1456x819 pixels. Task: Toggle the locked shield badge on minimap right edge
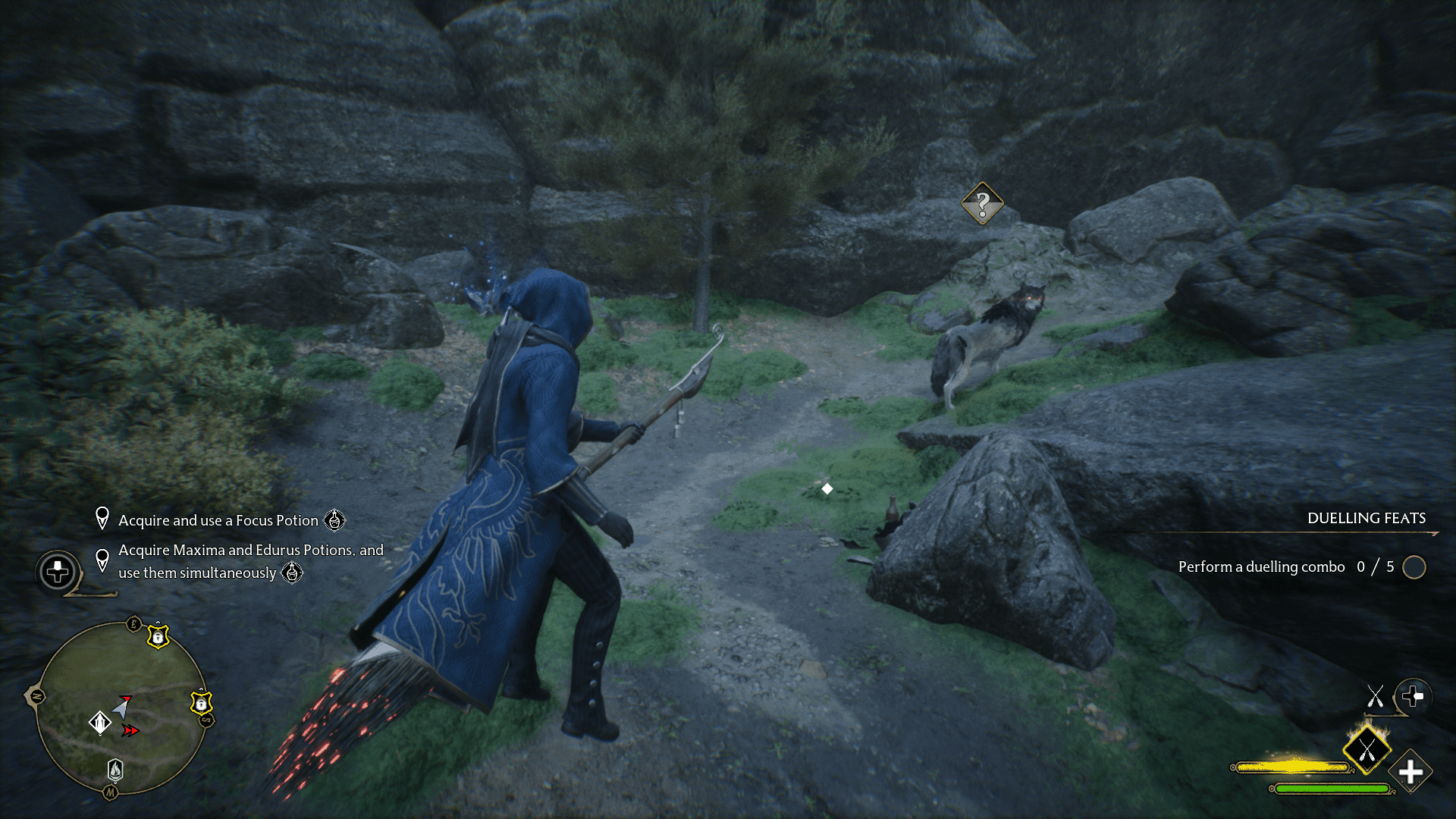click(202, 703)
